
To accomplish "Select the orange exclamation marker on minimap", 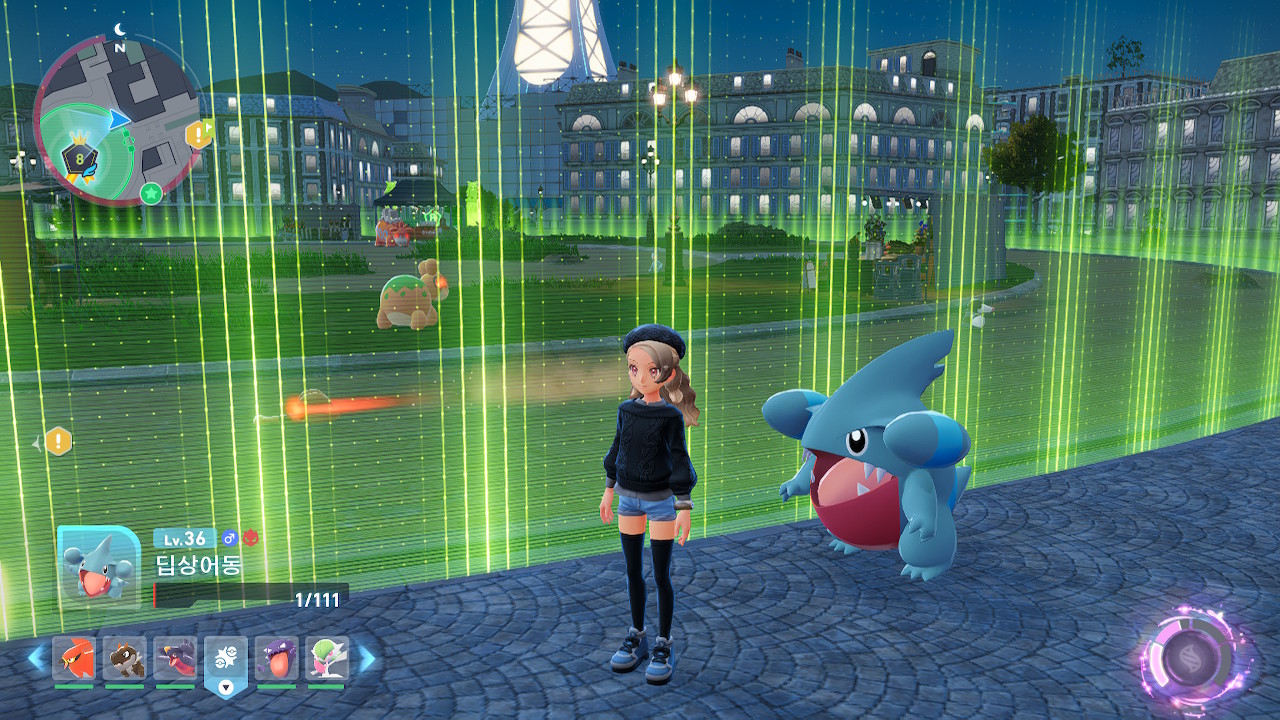I will pyautogui.click(x=199, y=134).
